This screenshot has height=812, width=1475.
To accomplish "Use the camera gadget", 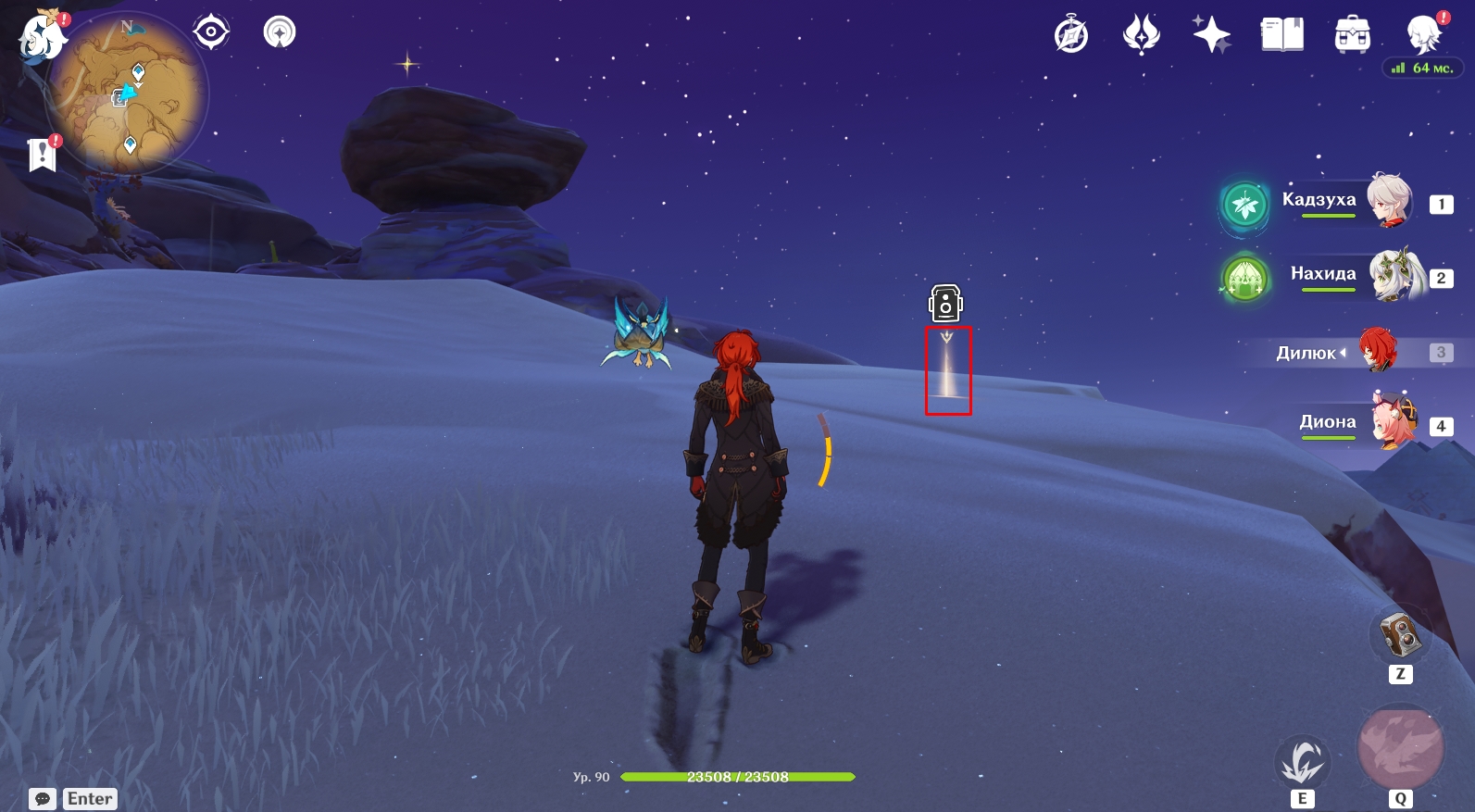I will [x=1399, y=635].
